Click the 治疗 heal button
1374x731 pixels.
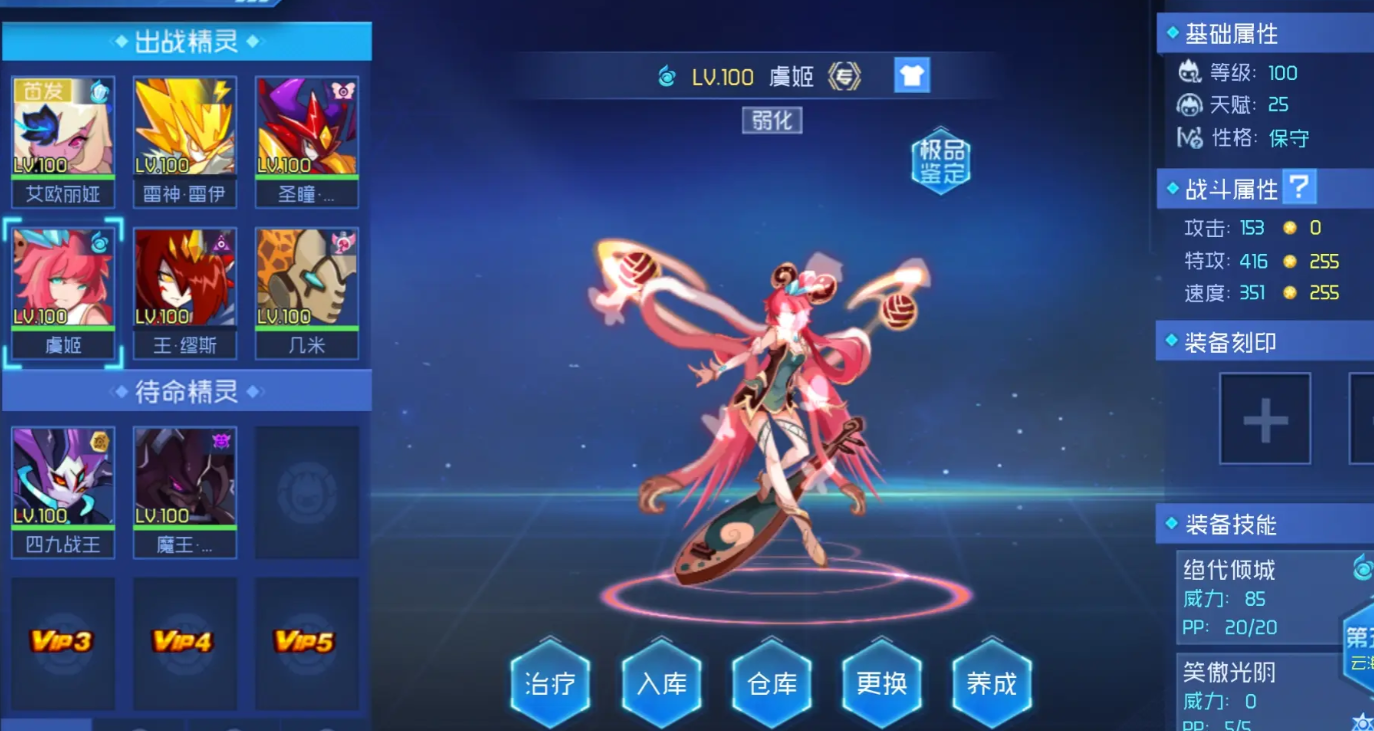(549, 684)
